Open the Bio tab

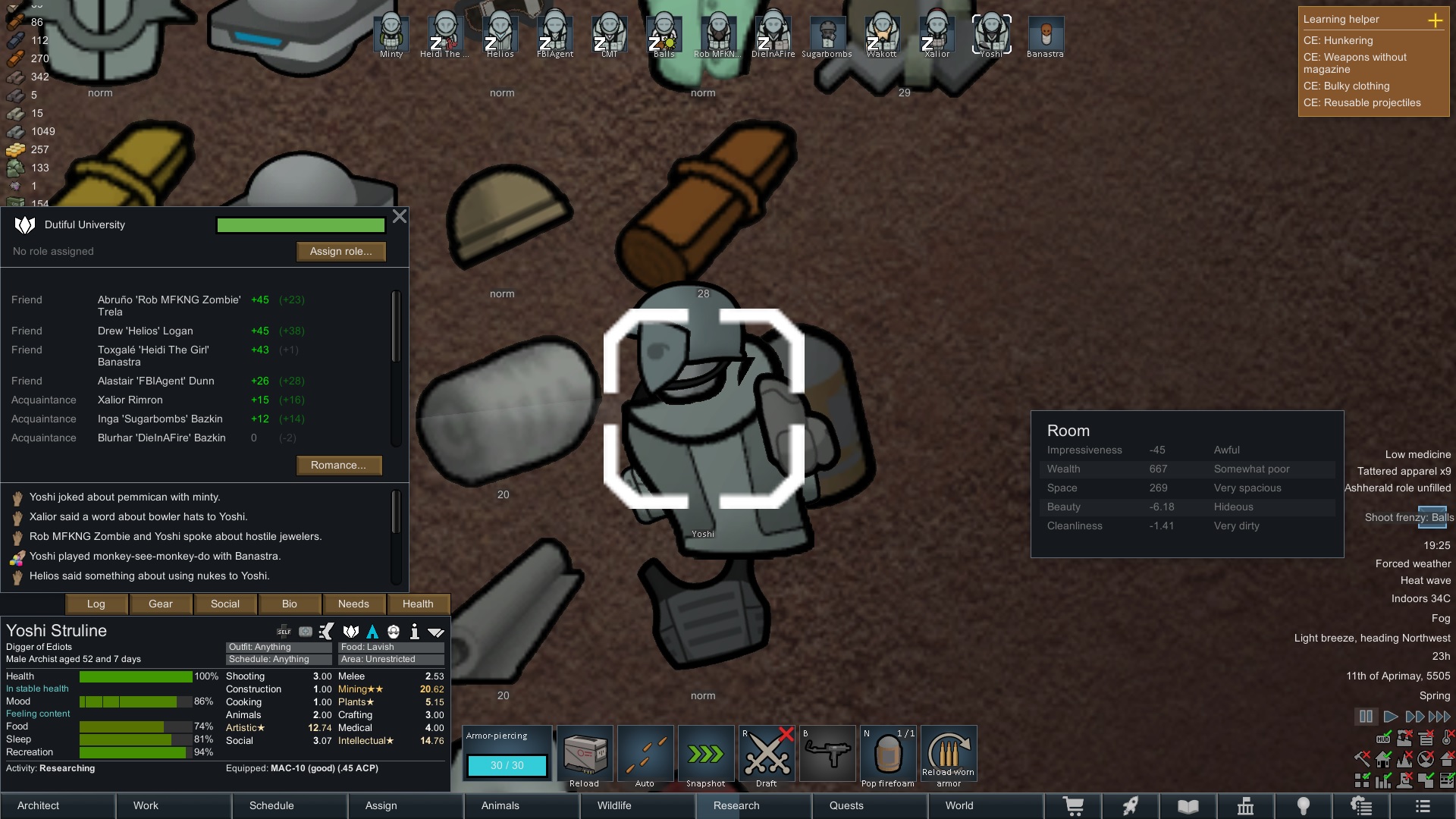click(290, 604)
